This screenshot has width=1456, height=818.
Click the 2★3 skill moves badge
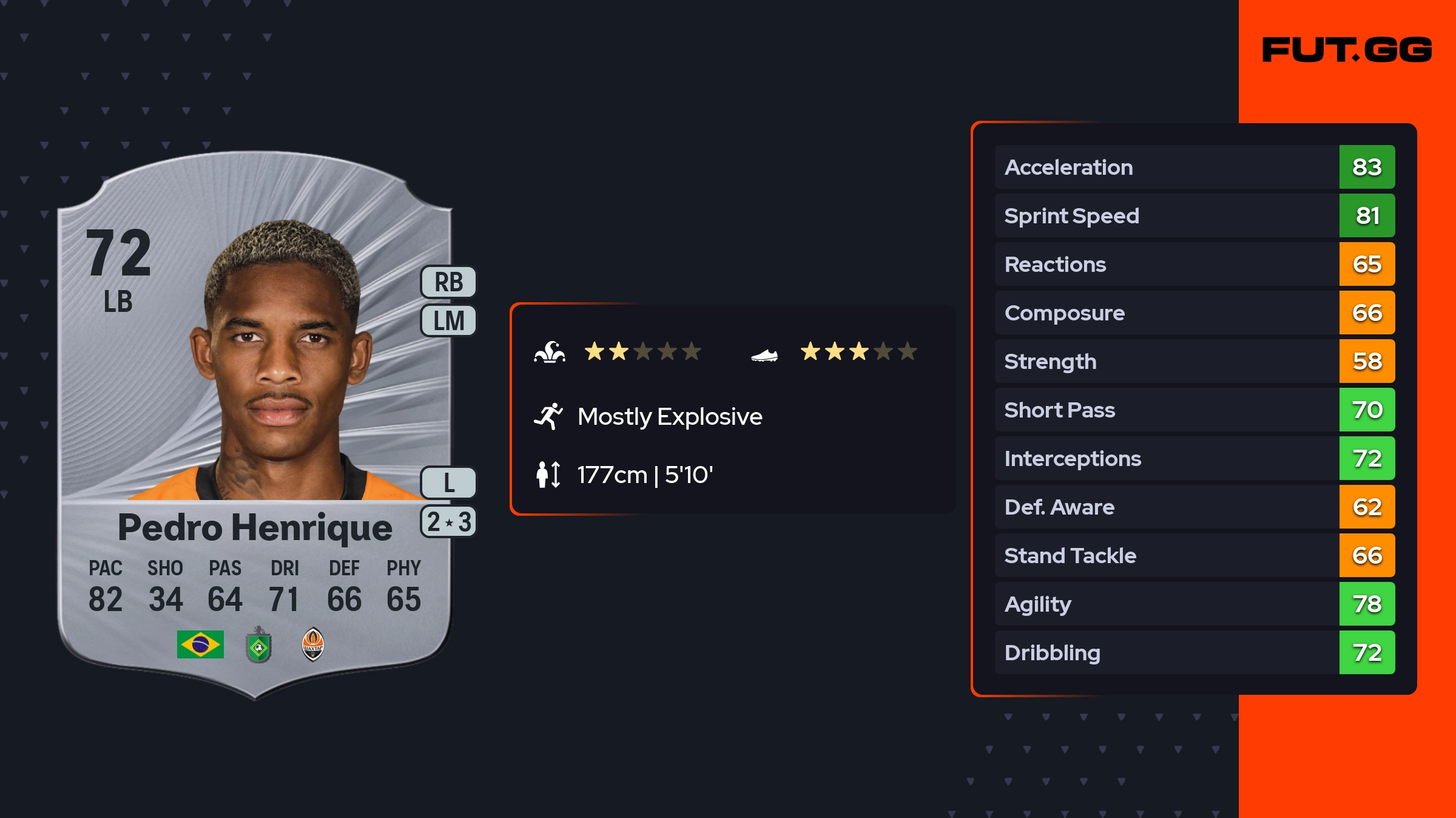point(448,522)
